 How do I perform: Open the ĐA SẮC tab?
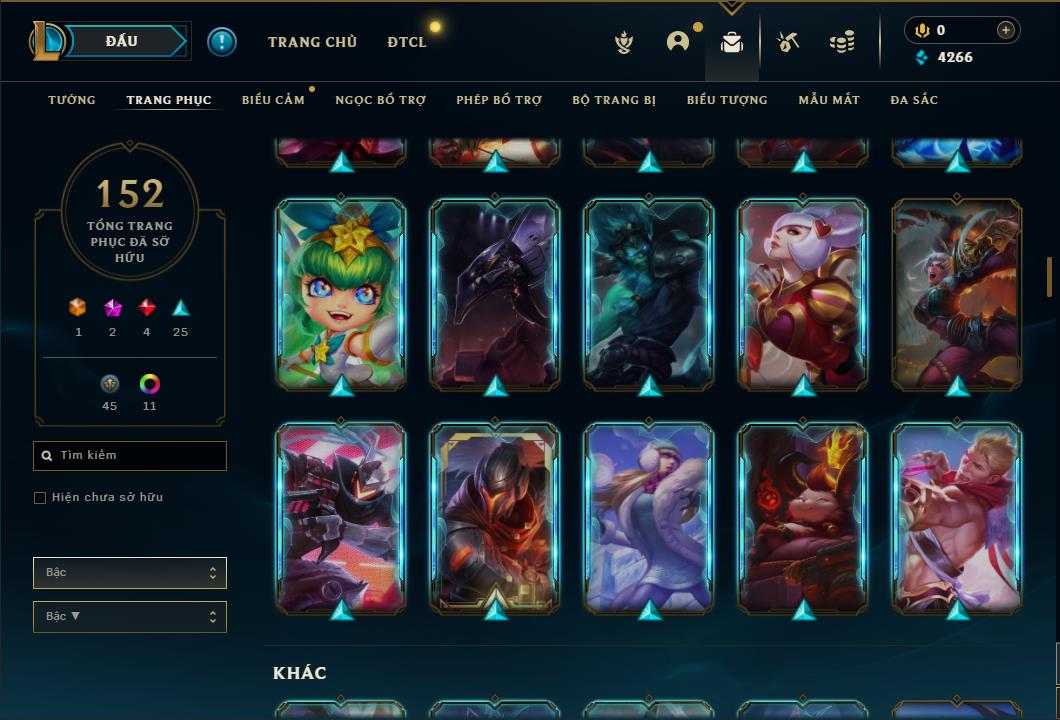(914, 100)
